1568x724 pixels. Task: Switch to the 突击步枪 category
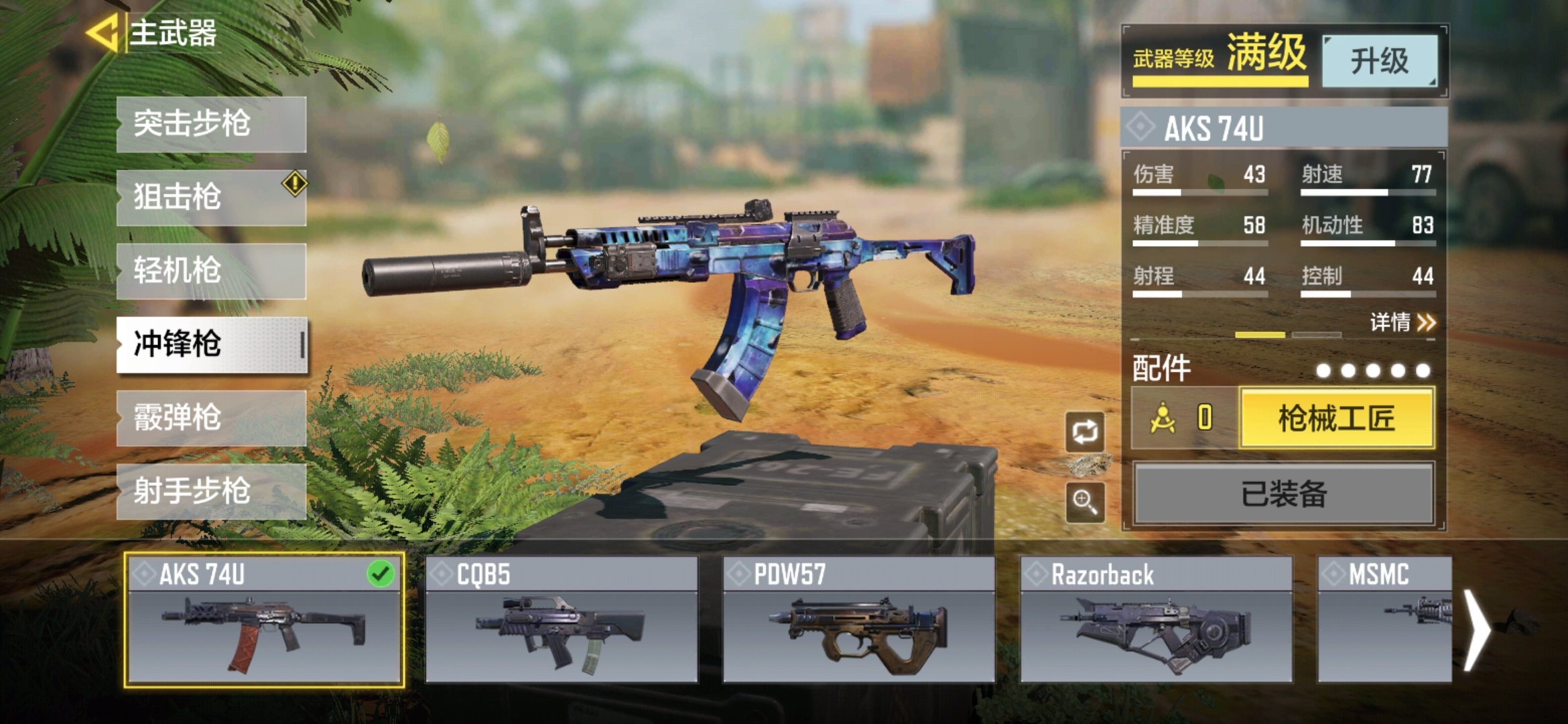pyautogui.click(x=211, y=124)
